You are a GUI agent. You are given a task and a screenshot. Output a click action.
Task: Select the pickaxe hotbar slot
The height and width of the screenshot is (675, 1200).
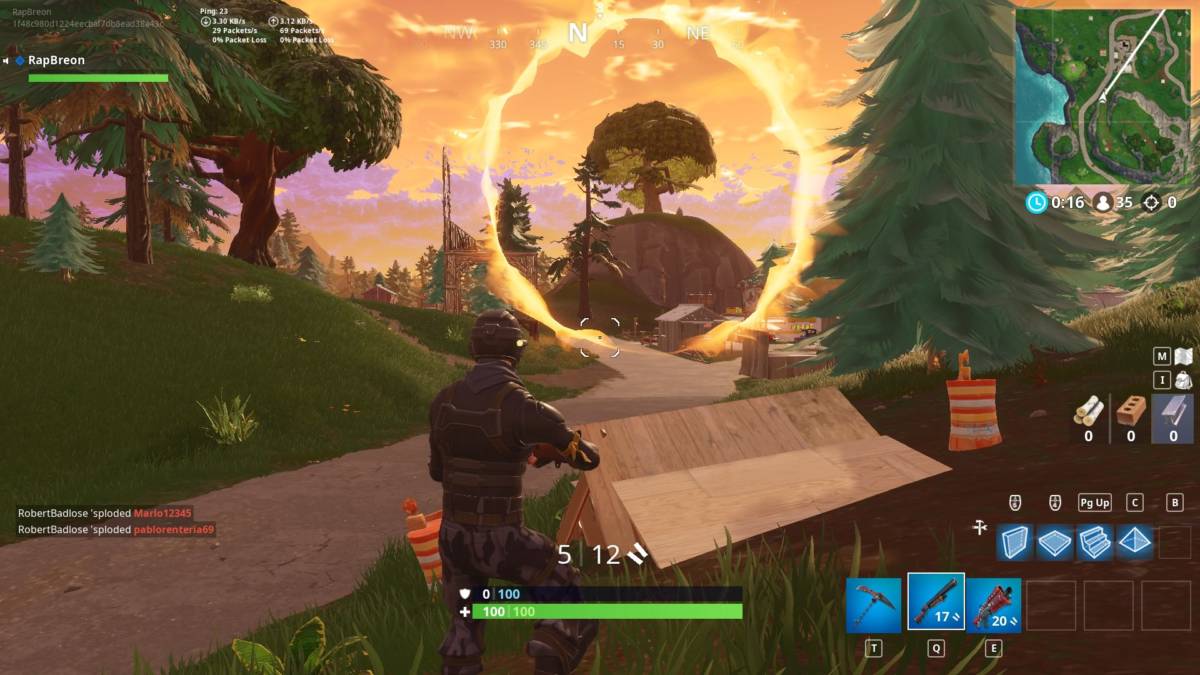(874, 605)
